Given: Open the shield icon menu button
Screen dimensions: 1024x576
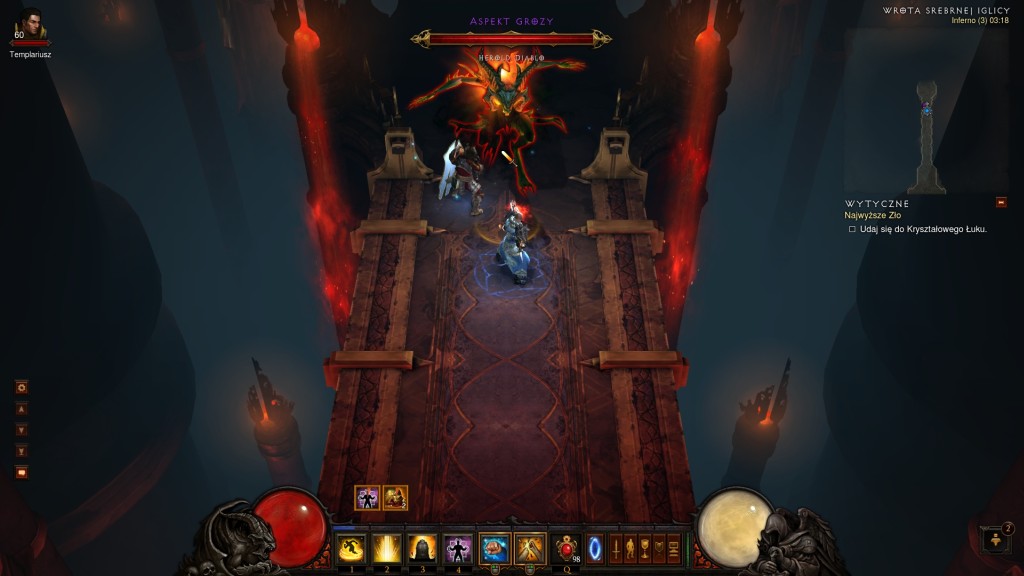Looking at the screenshot, I should [x=658, y=548].
